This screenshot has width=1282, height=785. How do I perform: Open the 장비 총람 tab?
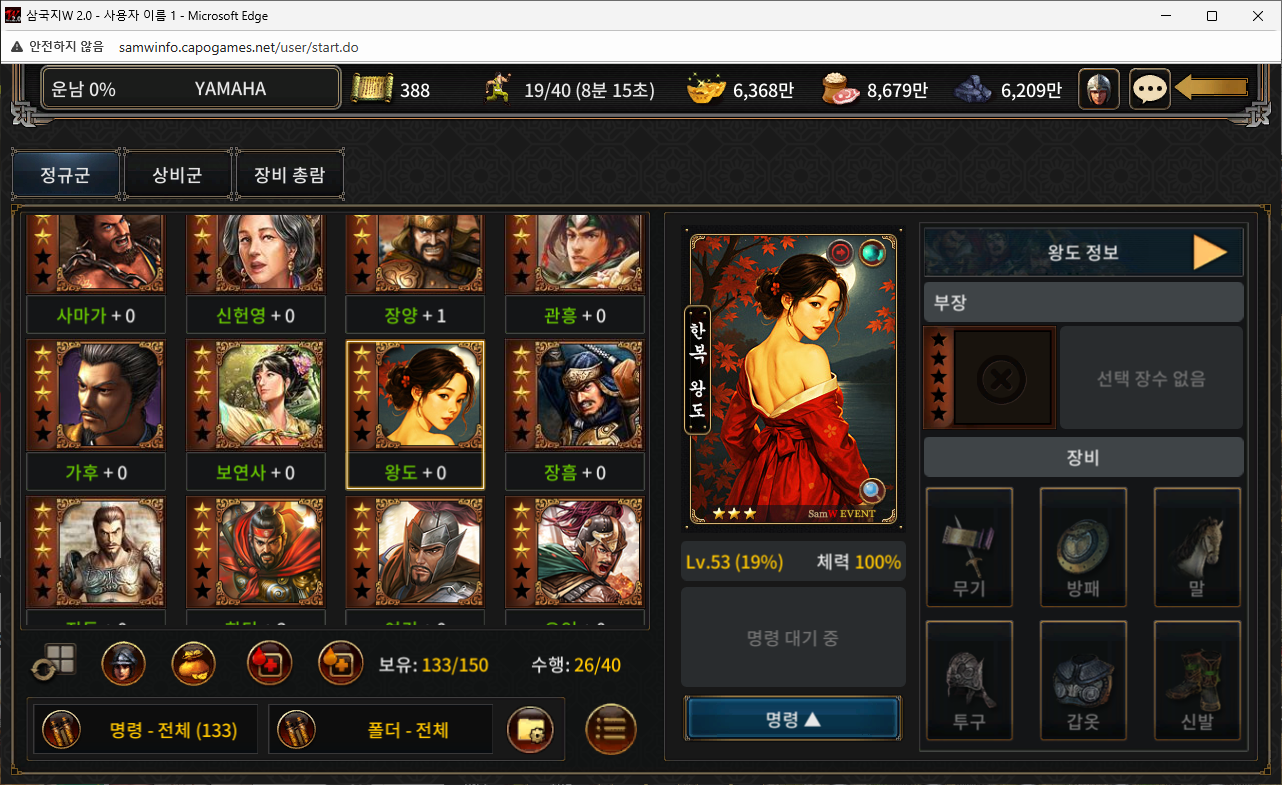click(x=289, y=175)
